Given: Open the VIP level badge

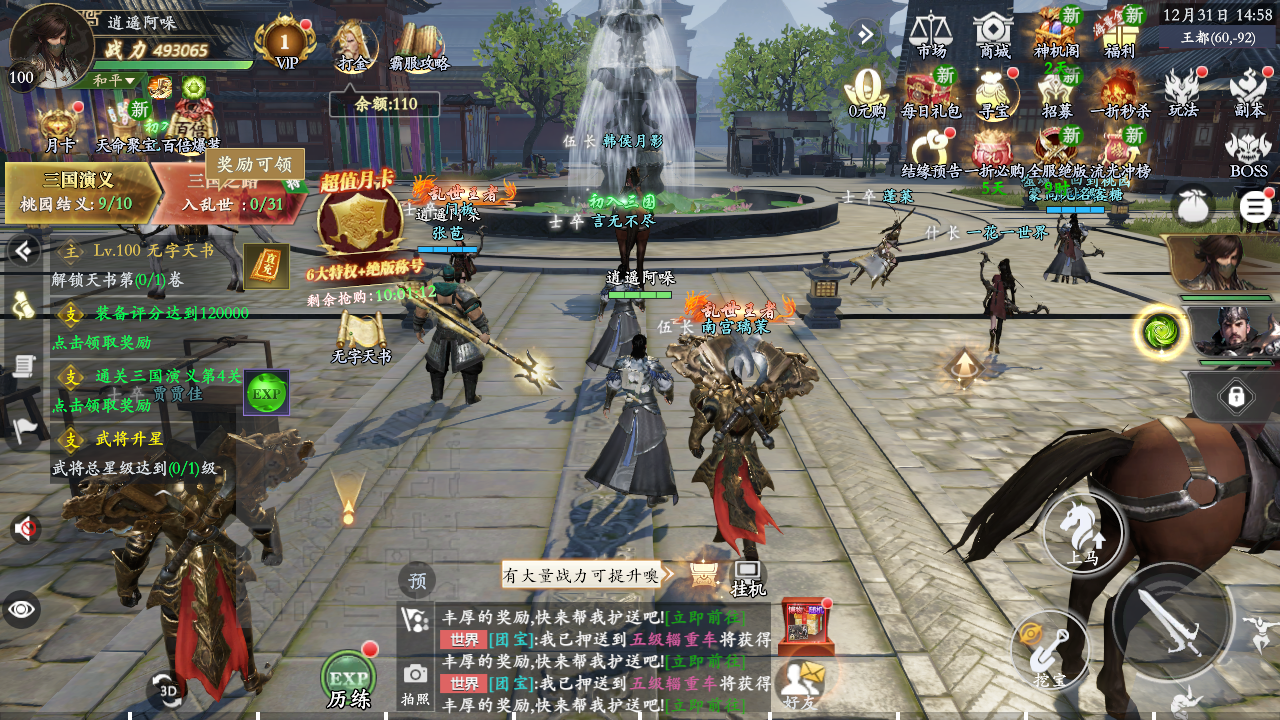Looking at the screenshot, I should click(x=286, y=43).
